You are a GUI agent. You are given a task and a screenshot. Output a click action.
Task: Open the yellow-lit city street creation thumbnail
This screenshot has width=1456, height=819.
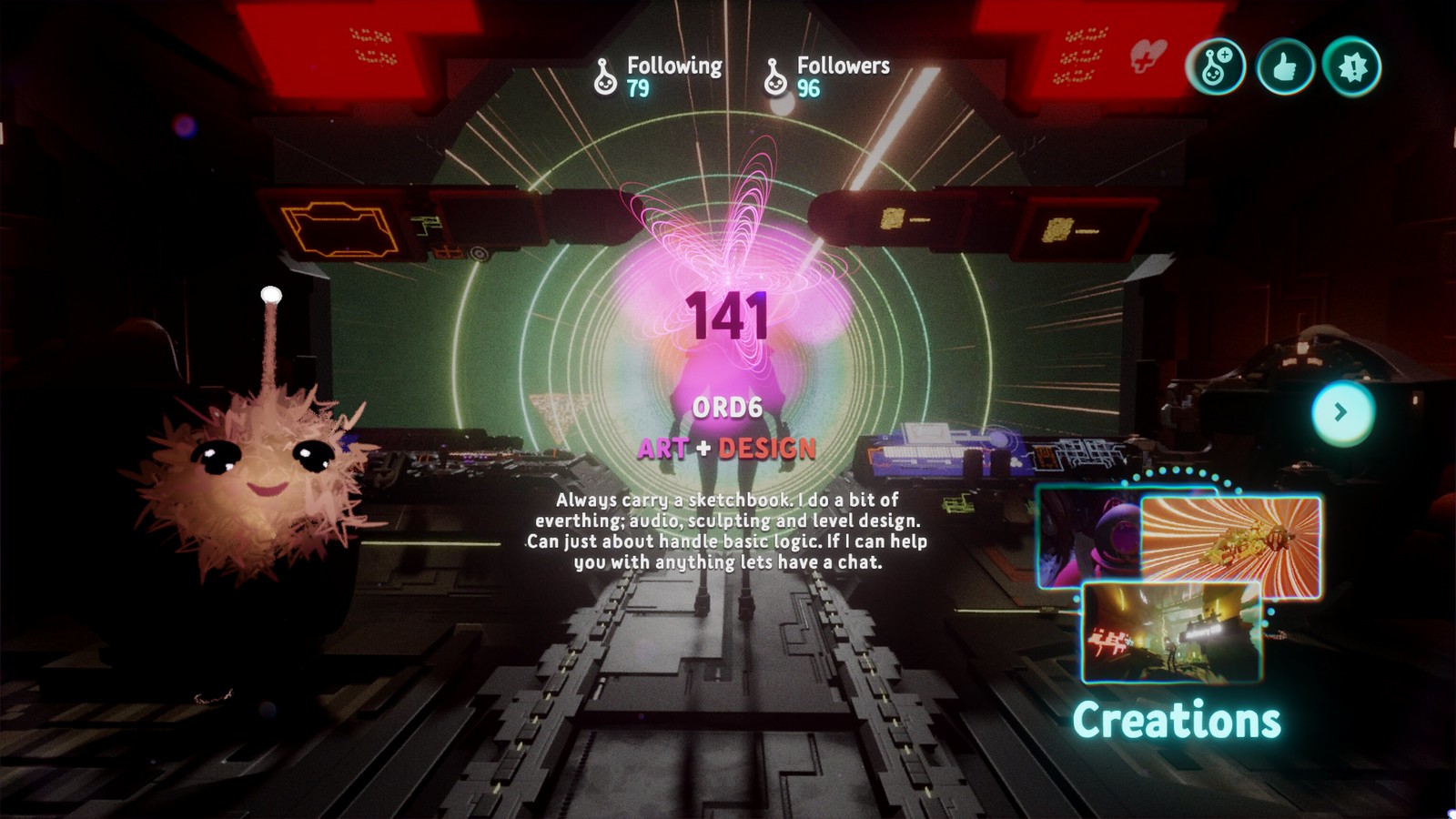(1171, 632)
